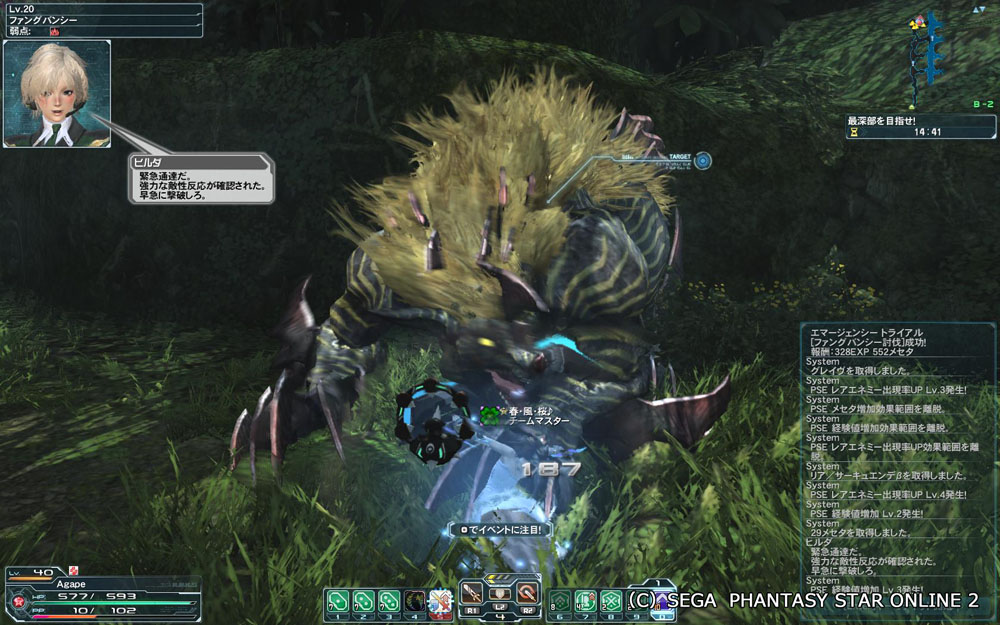Use the purple arrow item in slot 0
This screenshot has width=1000, height=625.
point(663,600)
